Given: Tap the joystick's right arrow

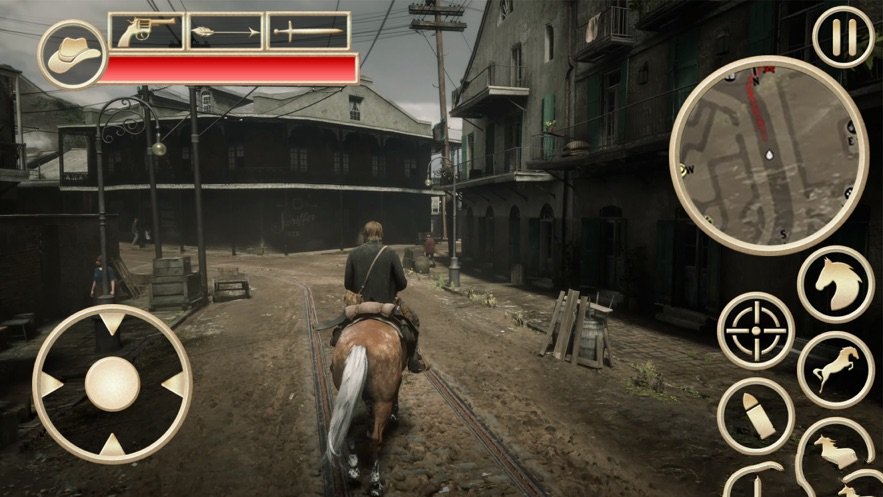Looking at the screenshot, I should tap(175, 385).
